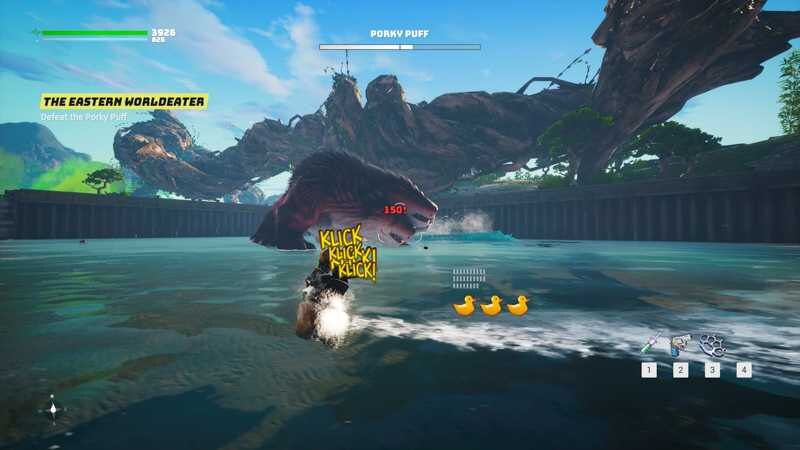Viewport: 800px width, 450px height.
Task: Click the four-point compass indicator
Action: point(52,407)
